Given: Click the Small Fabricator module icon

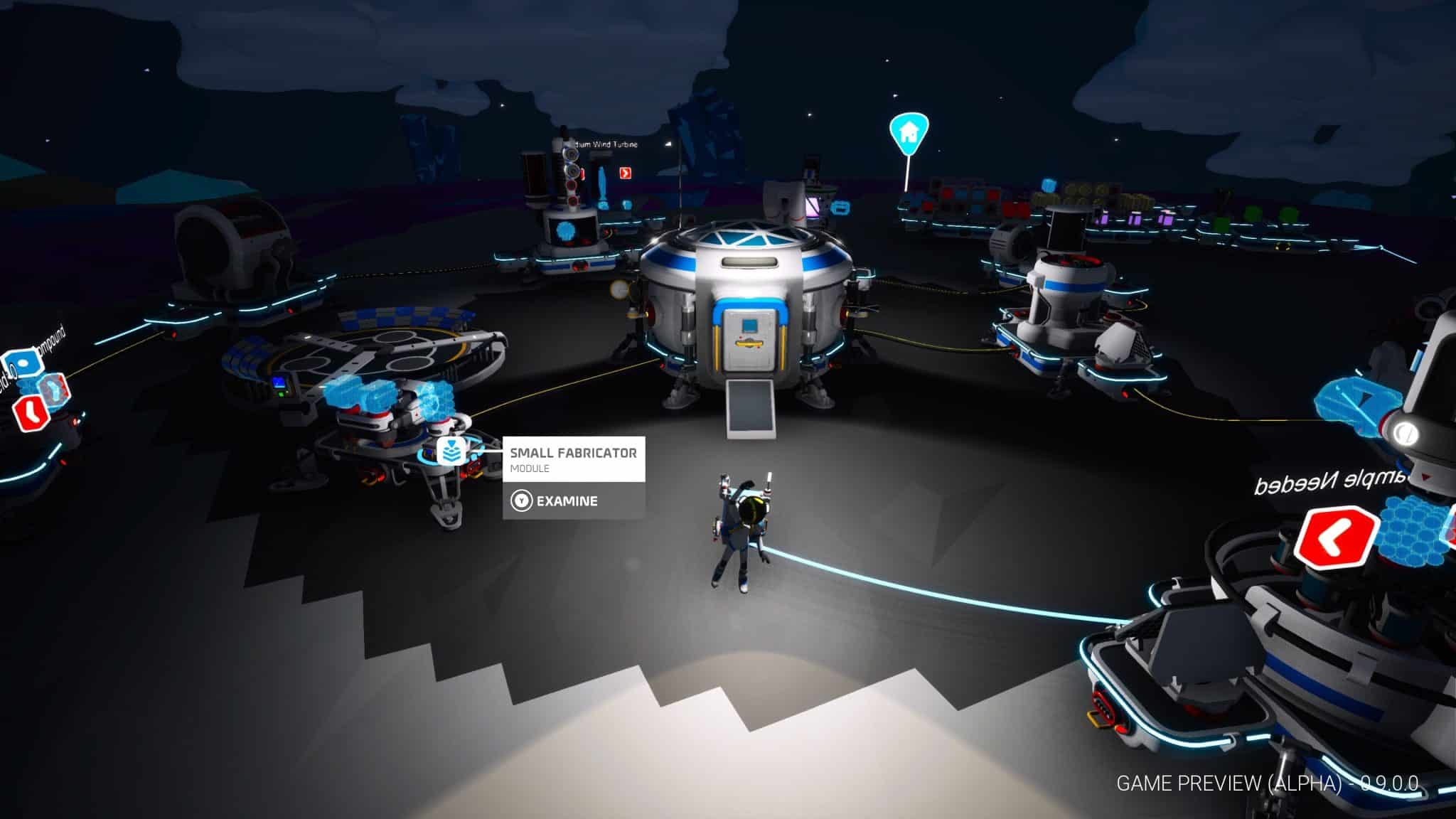Looking at the screenshot, I should coord(450,451).
